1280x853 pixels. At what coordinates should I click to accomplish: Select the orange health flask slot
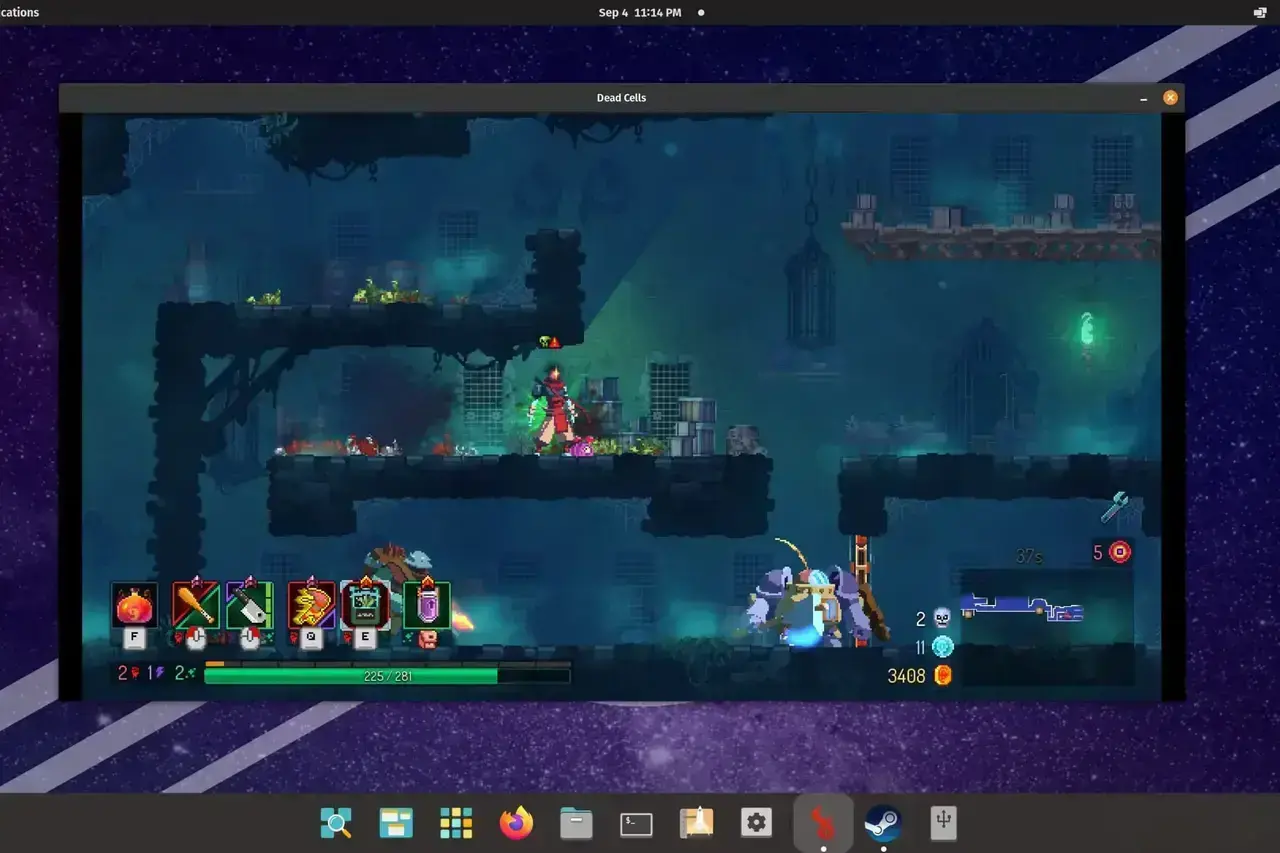[134, 605]
